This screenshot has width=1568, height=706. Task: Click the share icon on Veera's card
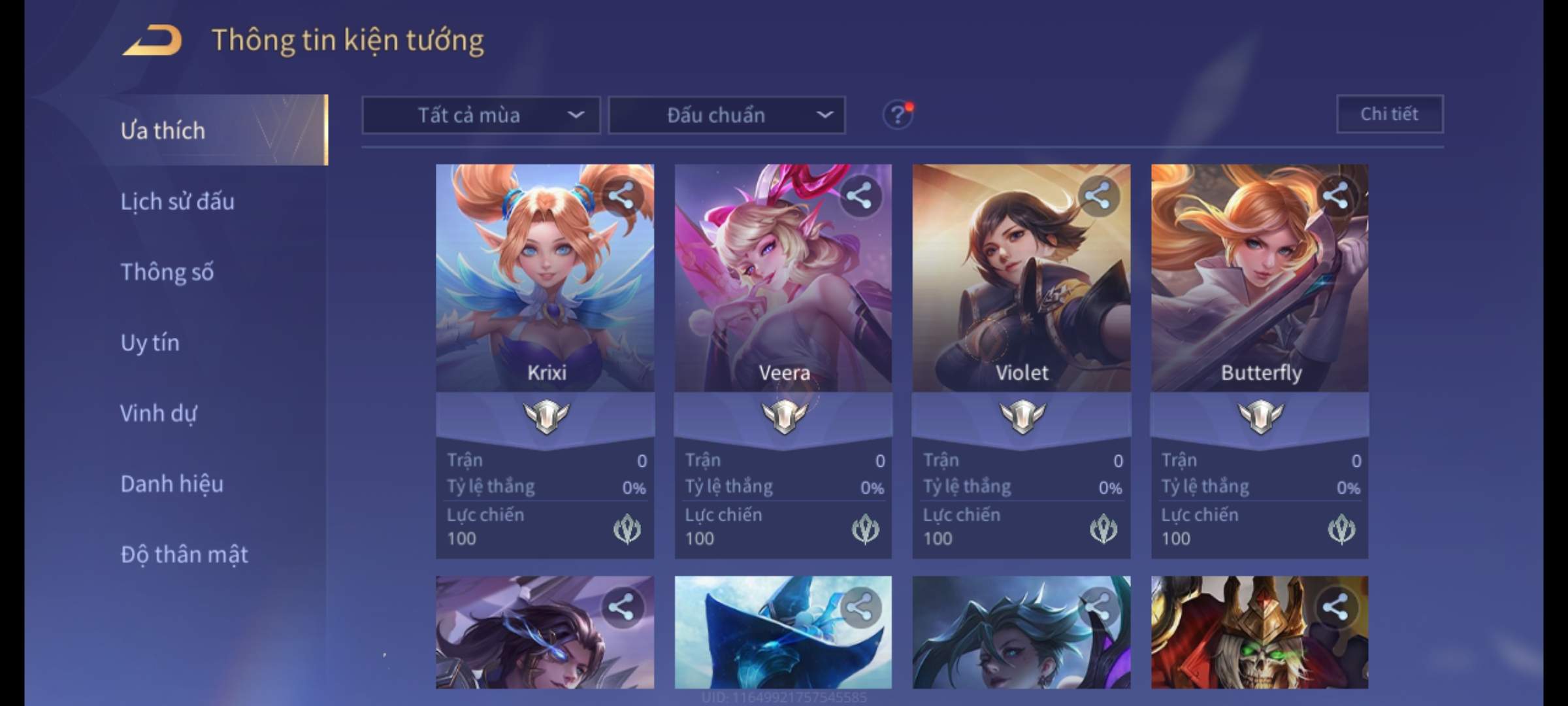(859, 195)
